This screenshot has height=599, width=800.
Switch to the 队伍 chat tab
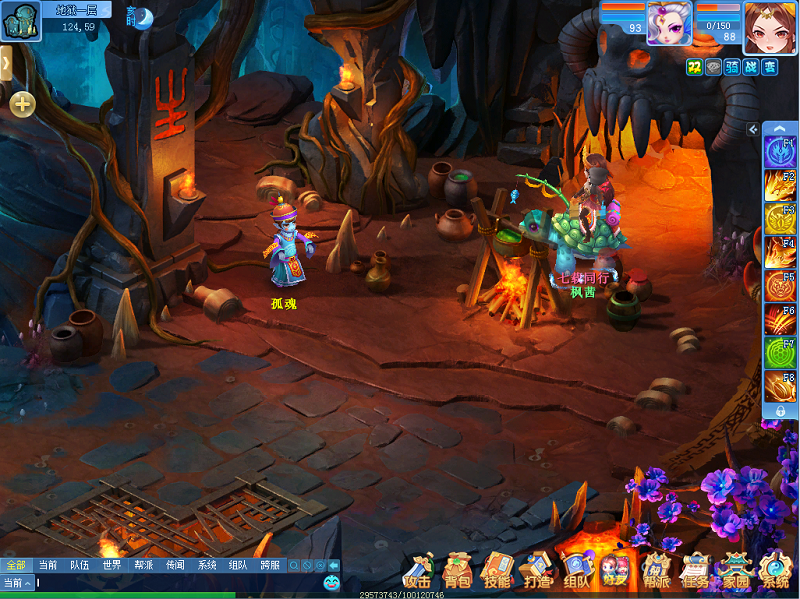[79, 565]
